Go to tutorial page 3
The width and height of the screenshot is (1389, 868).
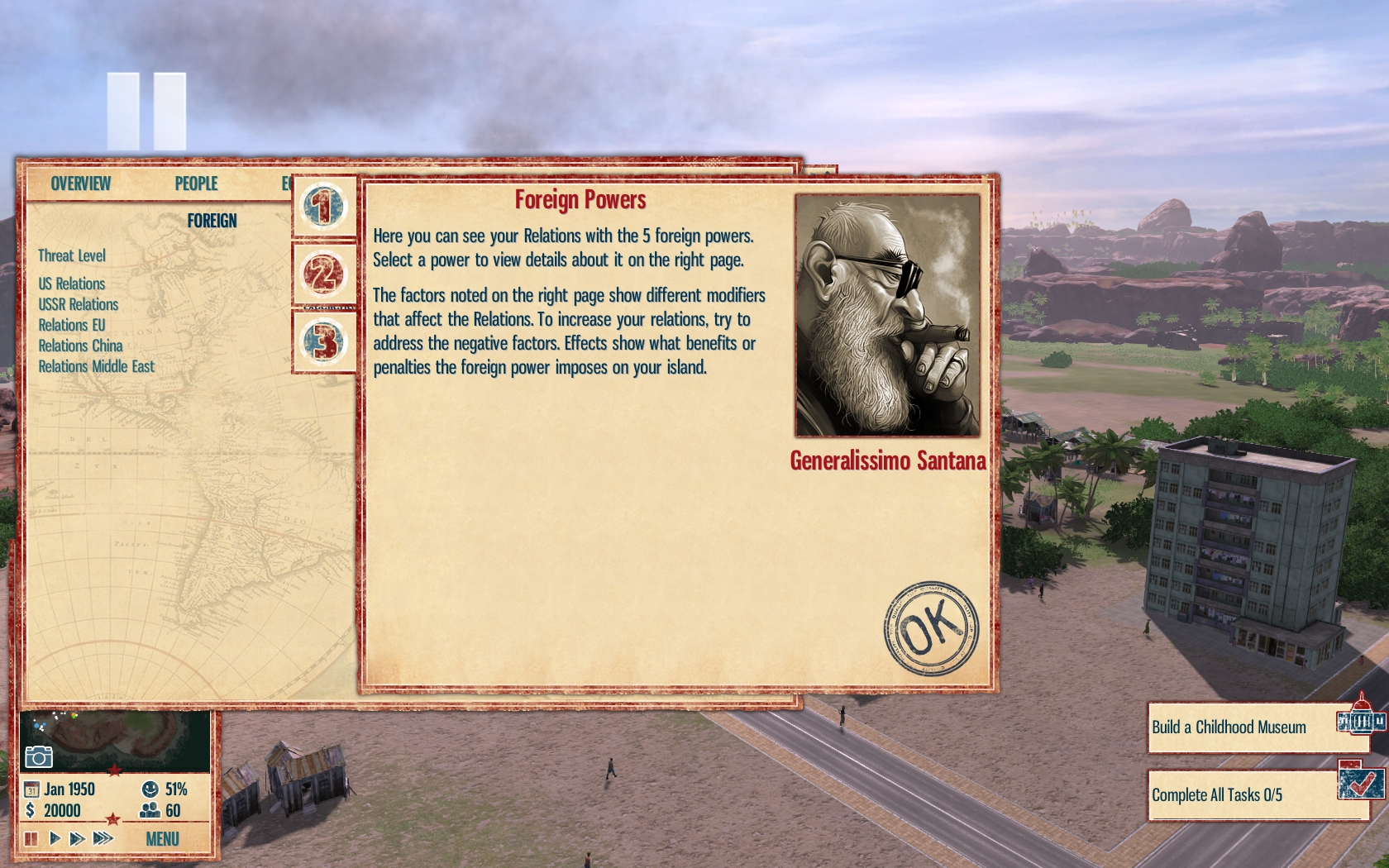pos(323,341)
